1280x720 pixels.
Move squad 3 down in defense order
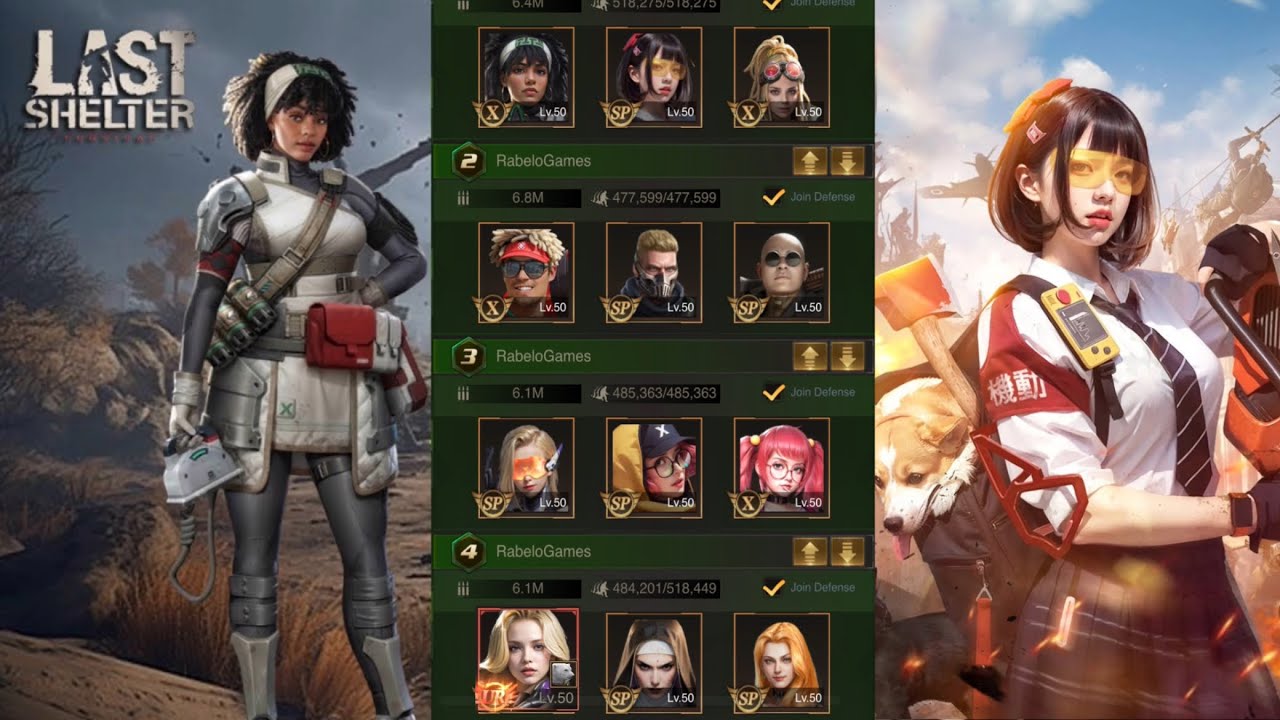point(847,356)
